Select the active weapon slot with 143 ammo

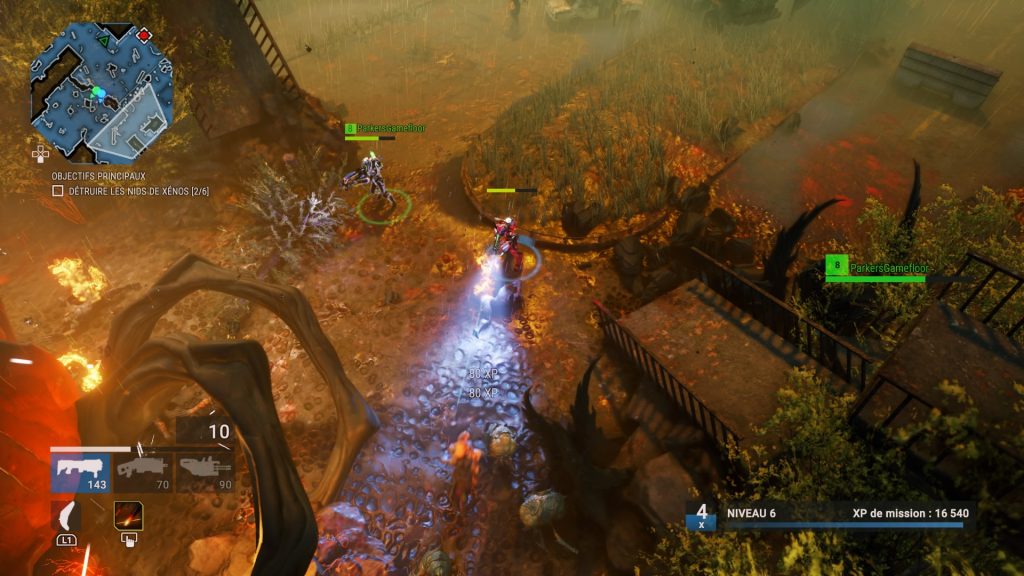pyautogui.click(x=81, y=472)
